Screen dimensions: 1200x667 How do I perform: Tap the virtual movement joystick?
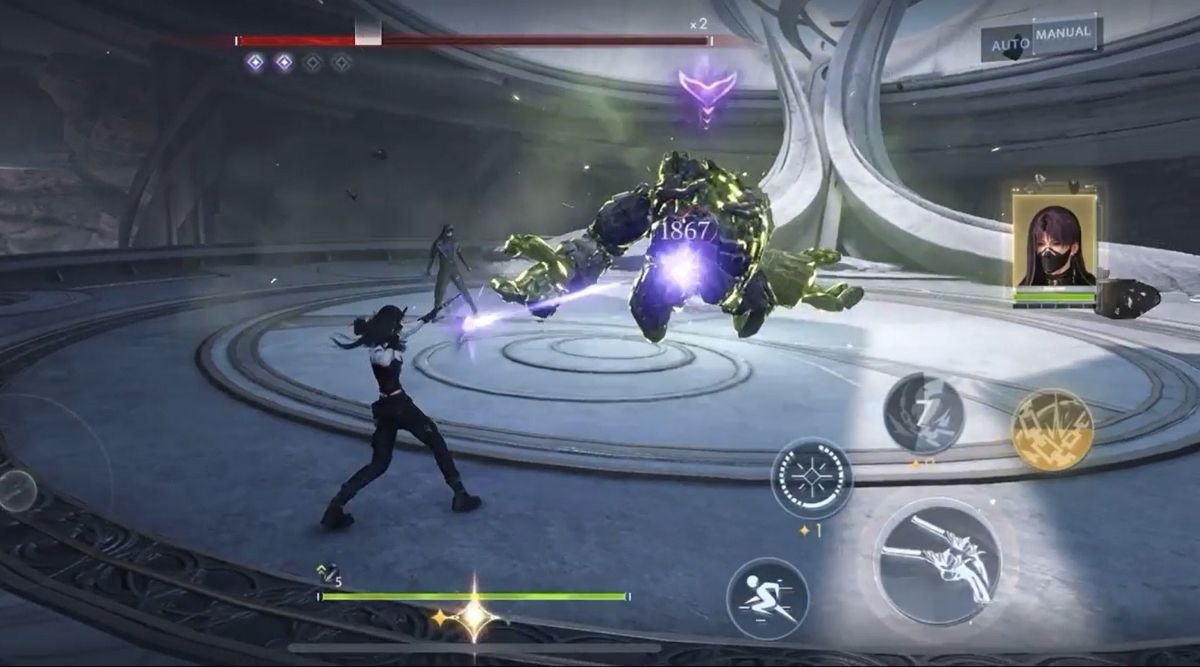tap(18, 490)
